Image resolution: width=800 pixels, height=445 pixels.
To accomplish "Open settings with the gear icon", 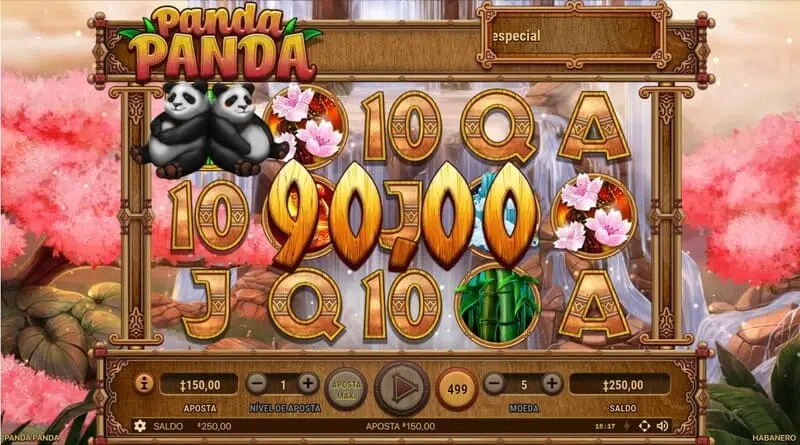I will point(140,426).
